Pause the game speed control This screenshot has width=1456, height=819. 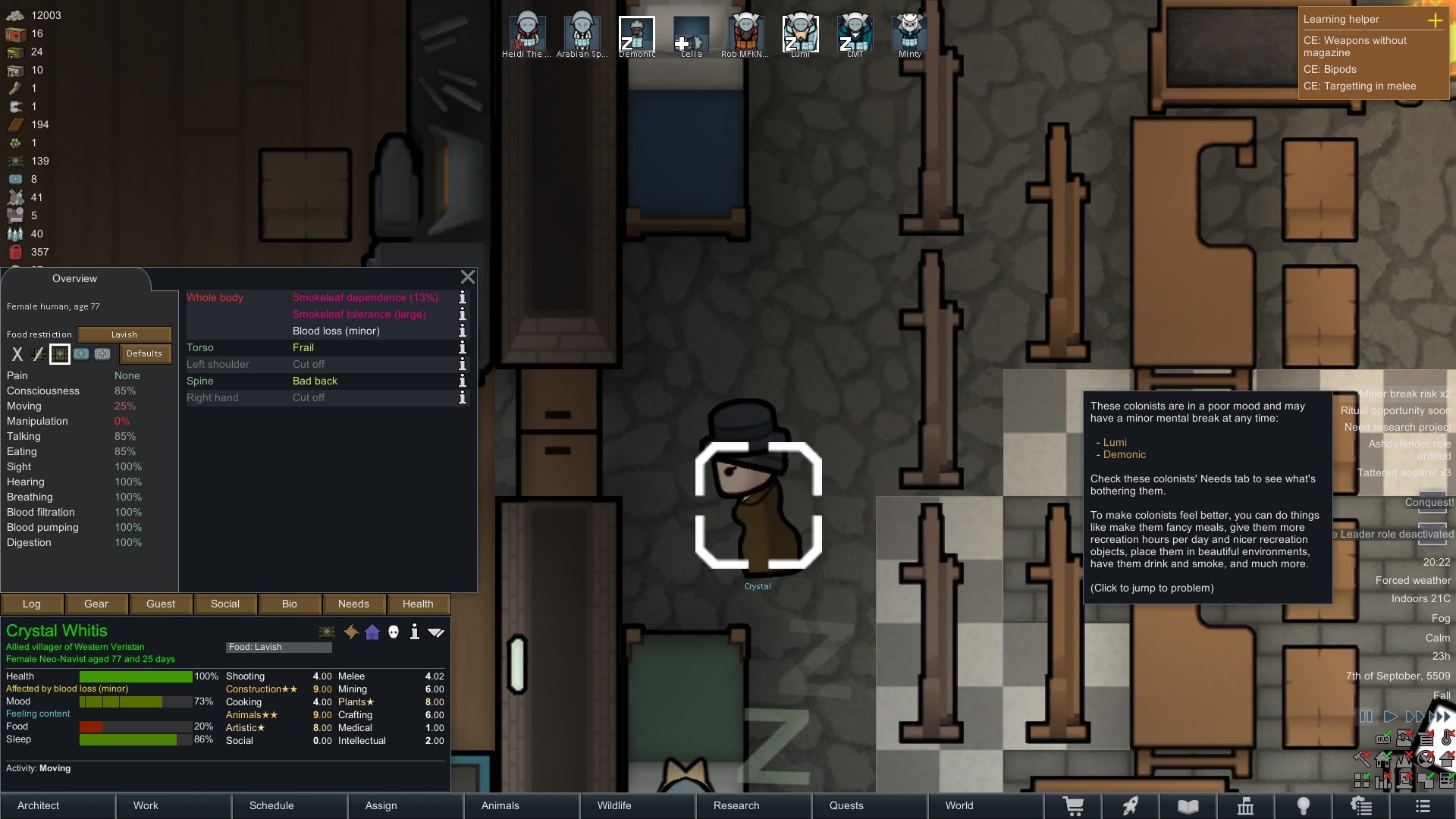(x=1366, y=717)
